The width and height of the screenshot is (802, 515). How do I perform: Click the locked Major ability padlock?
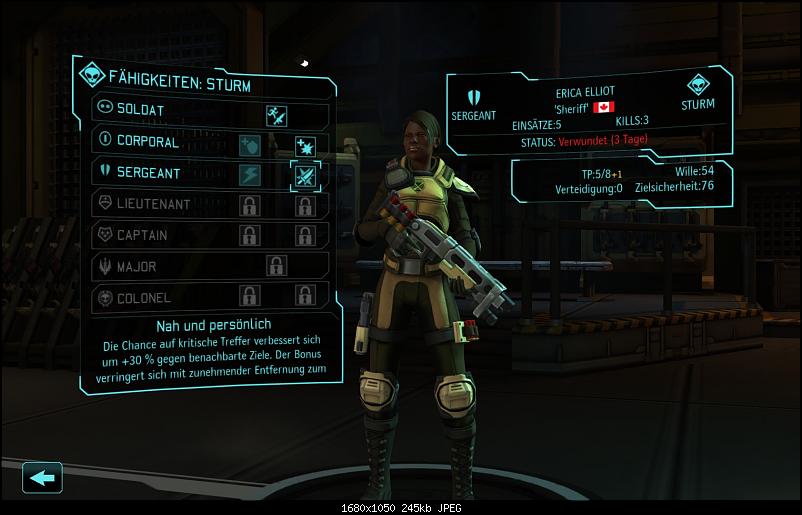tap(277, 267)
